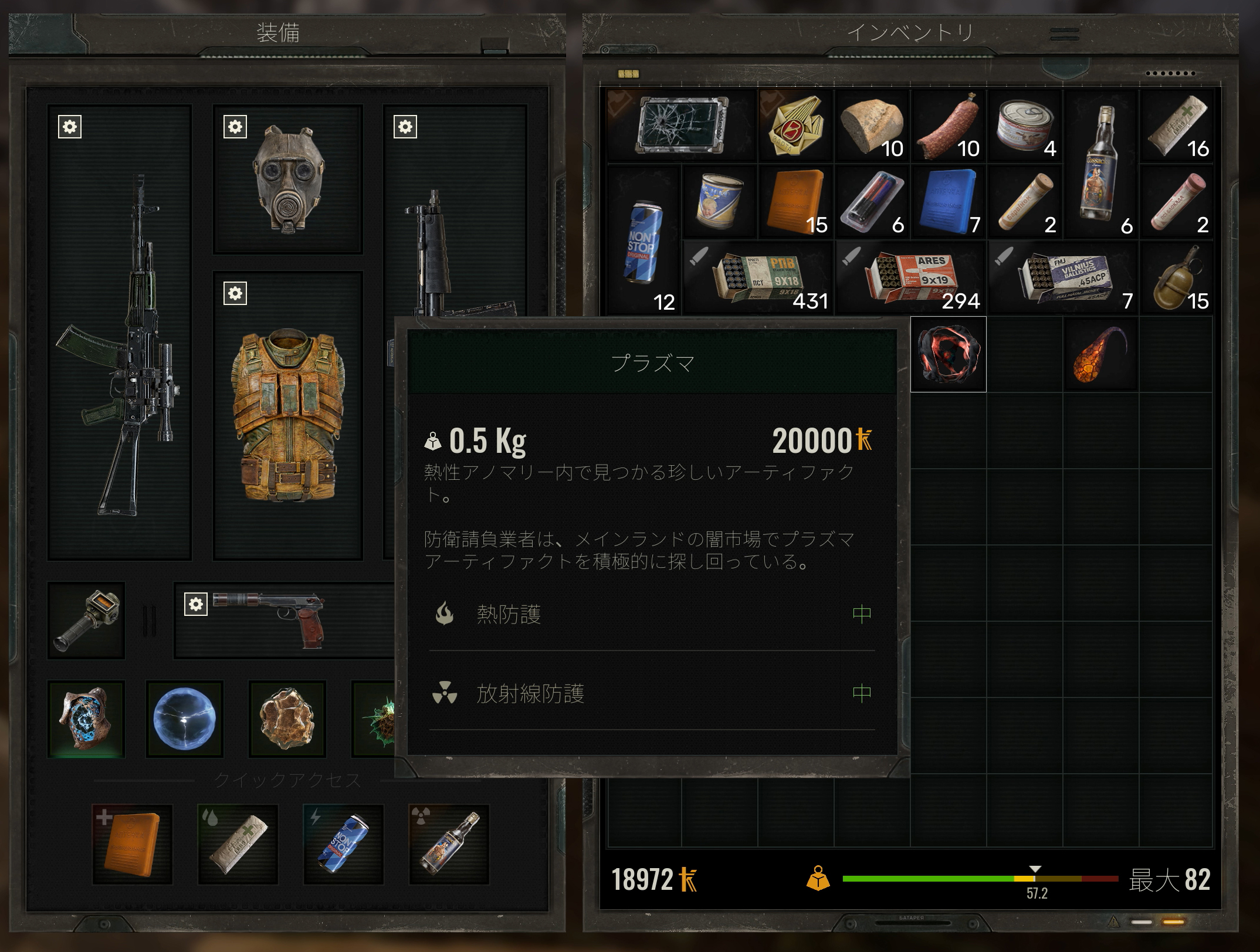Select the anomaly detector below the rifle
Screen dimensions: 1260x952
coord(86,621)
